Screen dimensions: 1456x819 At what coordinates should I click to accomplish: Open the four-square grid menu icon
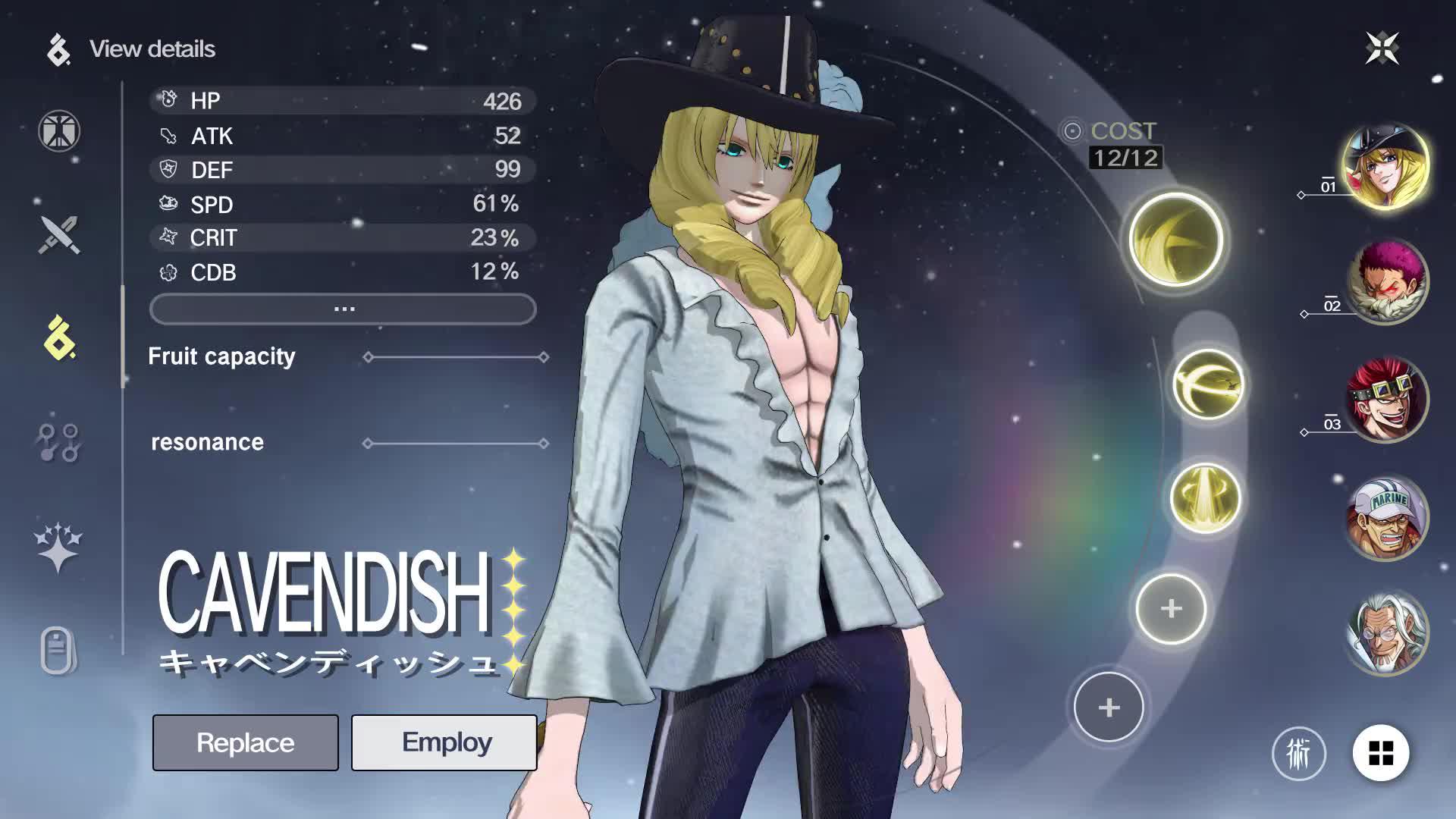coord(1383,755)
